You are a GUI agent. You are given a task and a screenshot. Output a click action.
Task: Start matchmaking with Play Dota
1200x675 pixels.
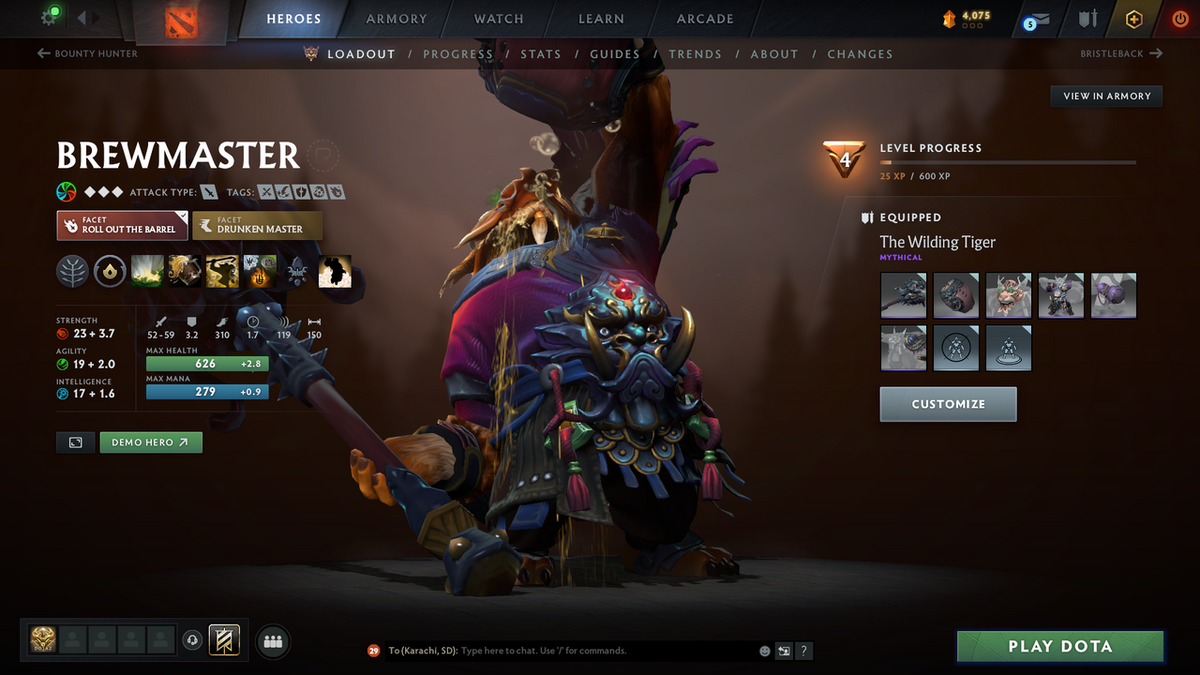pos(1060,646)
